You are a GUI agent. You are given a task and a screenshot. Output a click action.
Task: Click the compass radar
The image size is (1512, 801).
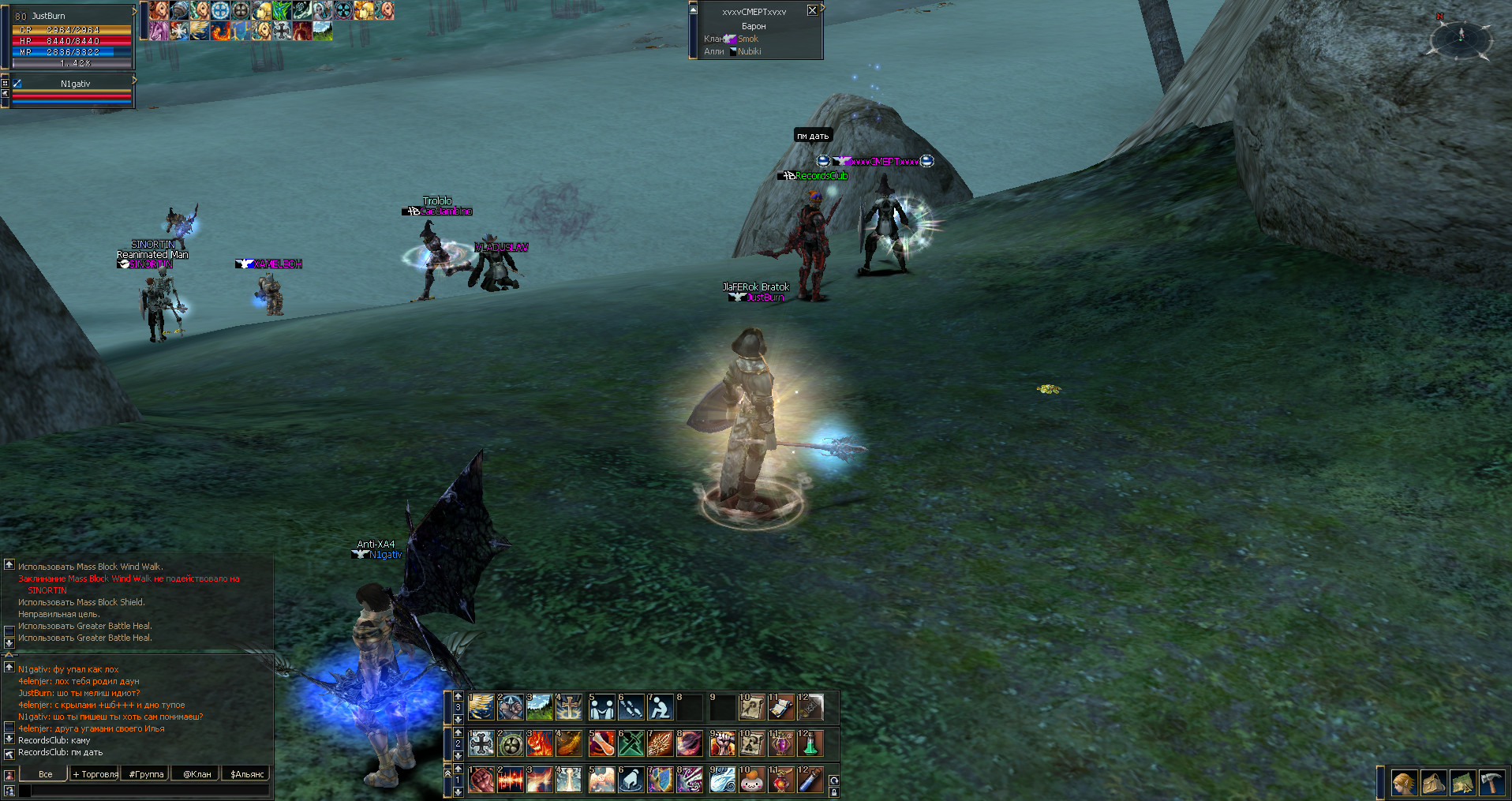1461,36
